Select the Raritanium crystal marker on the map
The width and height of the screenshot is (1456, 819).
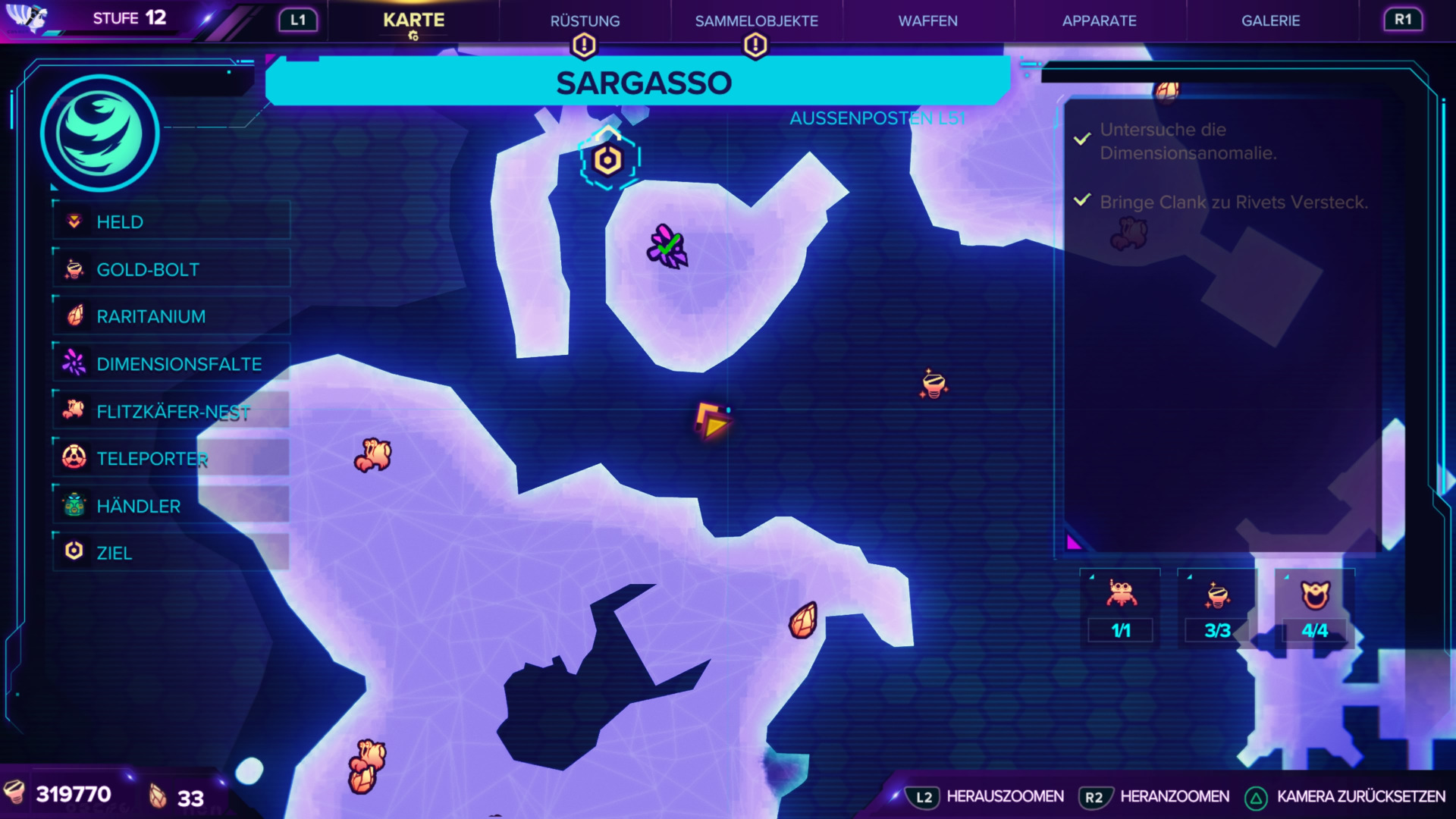coord(803,620)
